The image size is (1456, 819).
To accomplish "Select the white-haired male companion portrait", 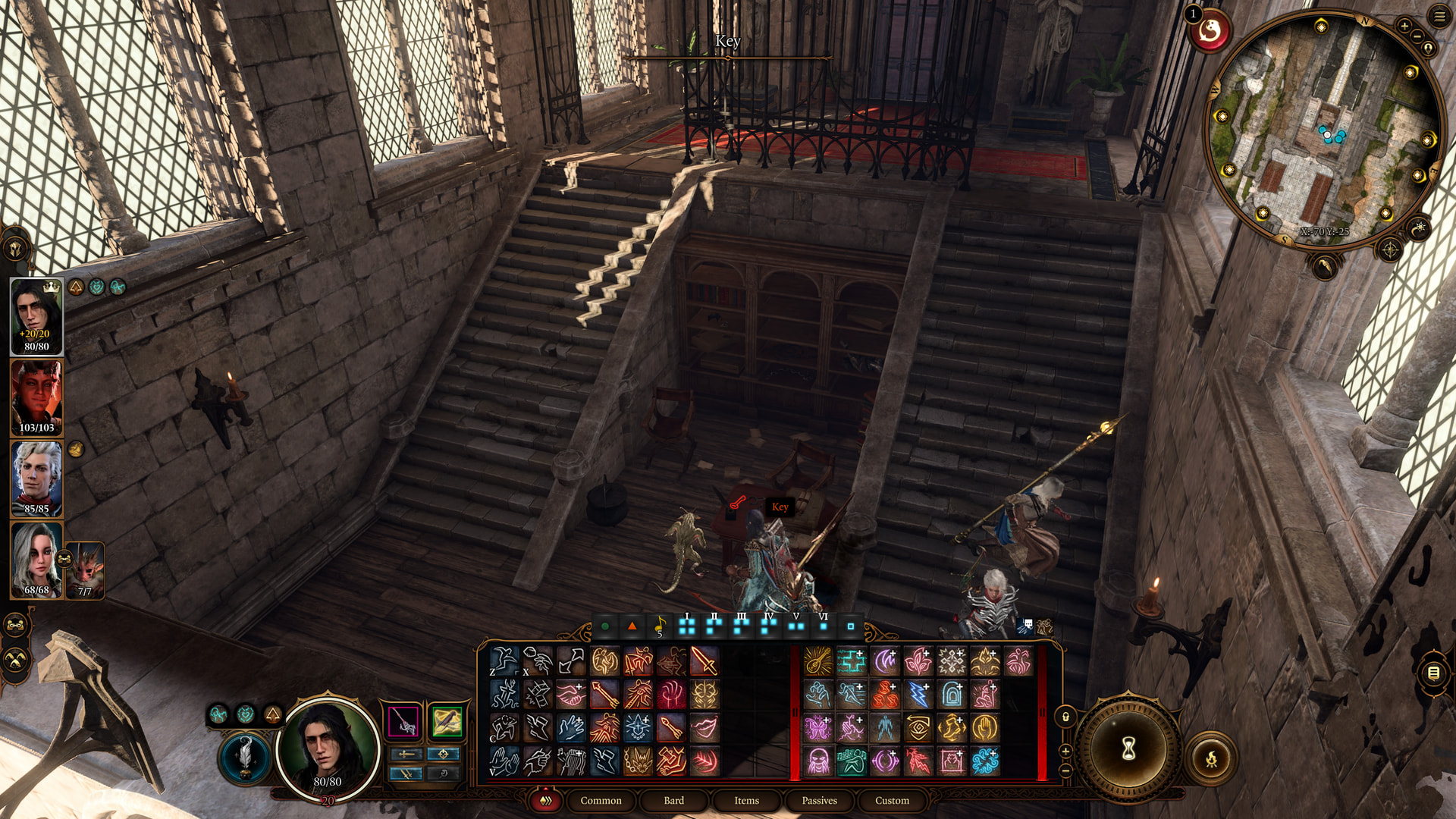I will (36, 479).
